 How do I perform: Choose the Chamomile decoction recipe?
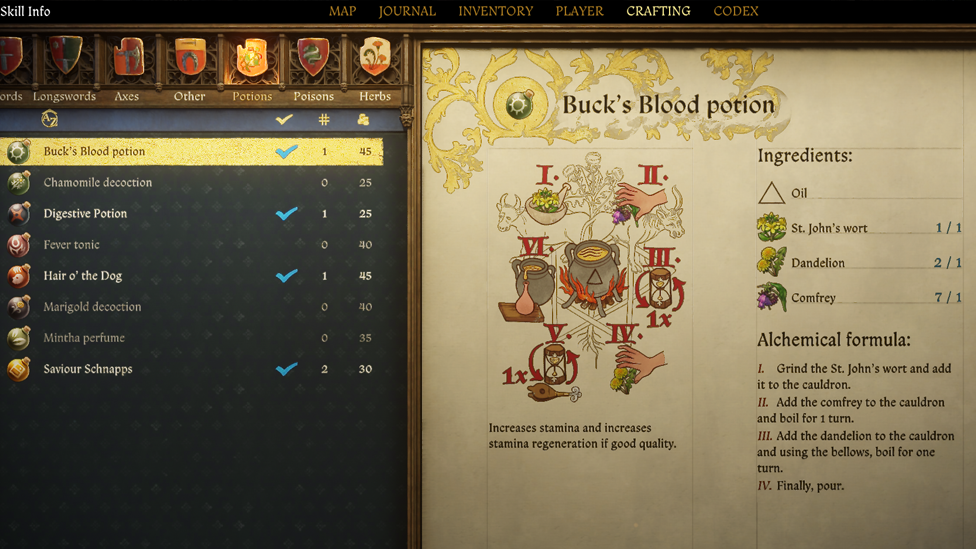[x=98, y=183]
